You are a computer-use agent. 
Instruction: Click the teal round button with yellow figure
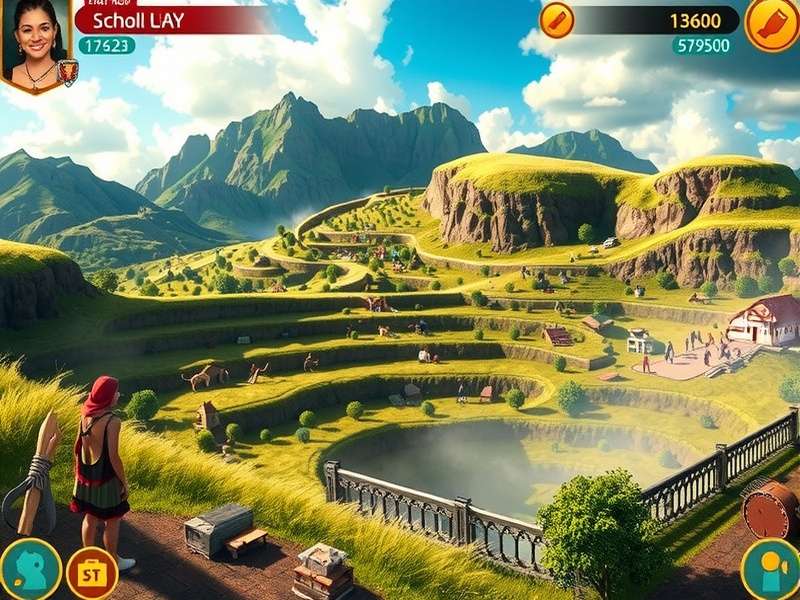tap(770, 570)
